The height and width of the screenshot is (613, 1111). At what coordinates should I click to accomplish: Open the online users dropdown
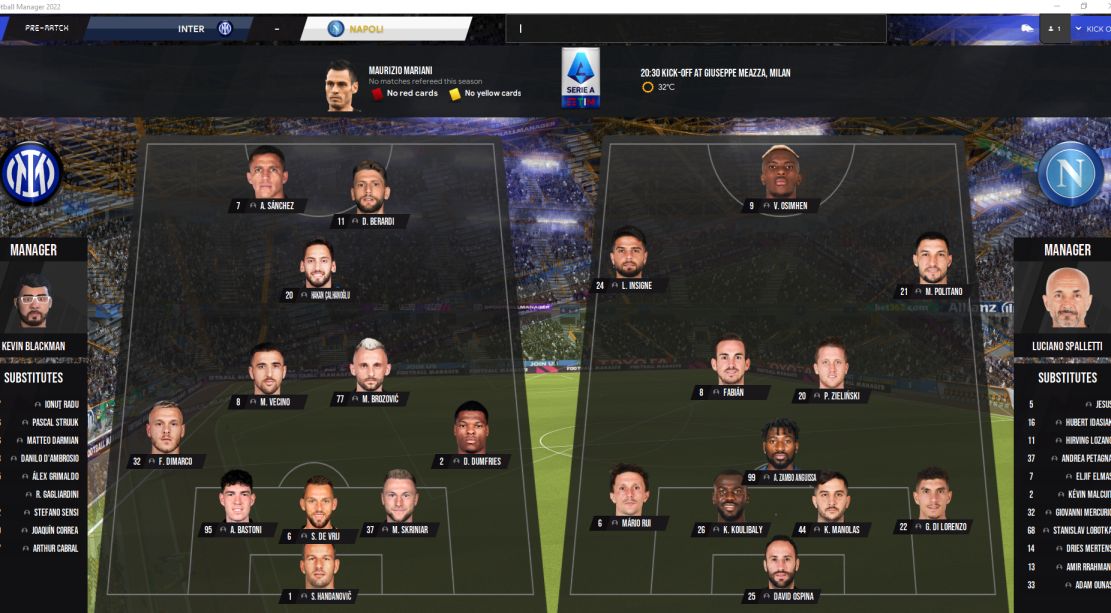pos(1053,29)
